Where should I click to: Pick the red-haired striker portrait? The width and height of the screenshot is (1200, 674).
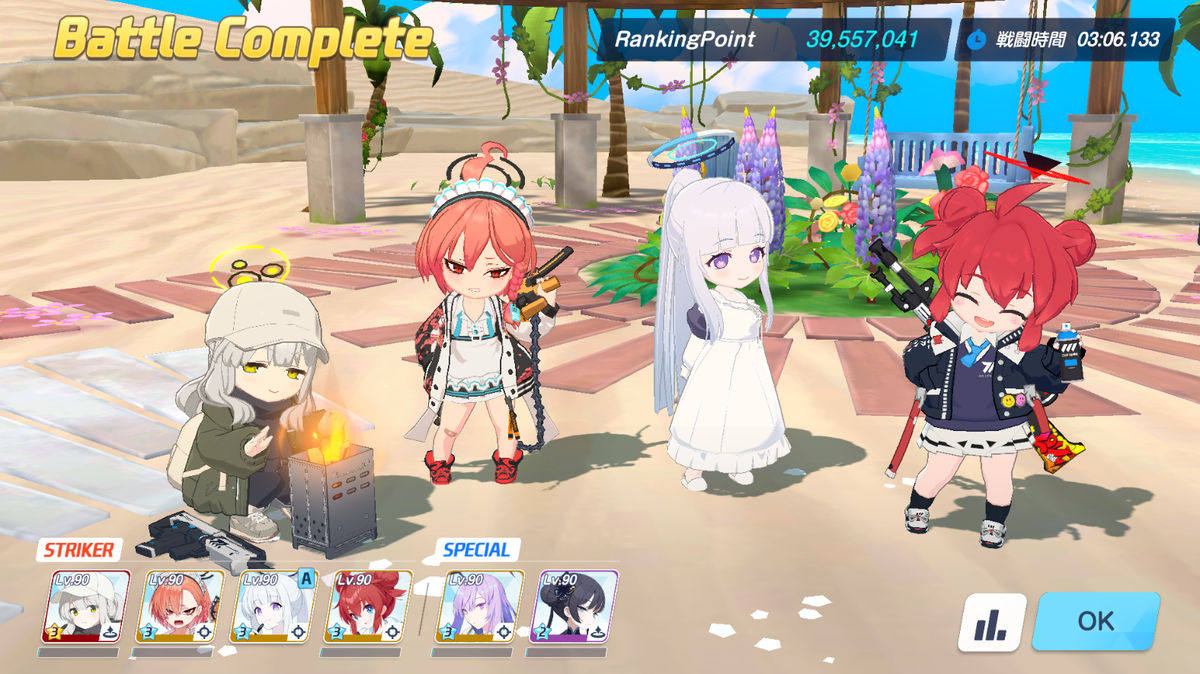(x=367, y=606)
